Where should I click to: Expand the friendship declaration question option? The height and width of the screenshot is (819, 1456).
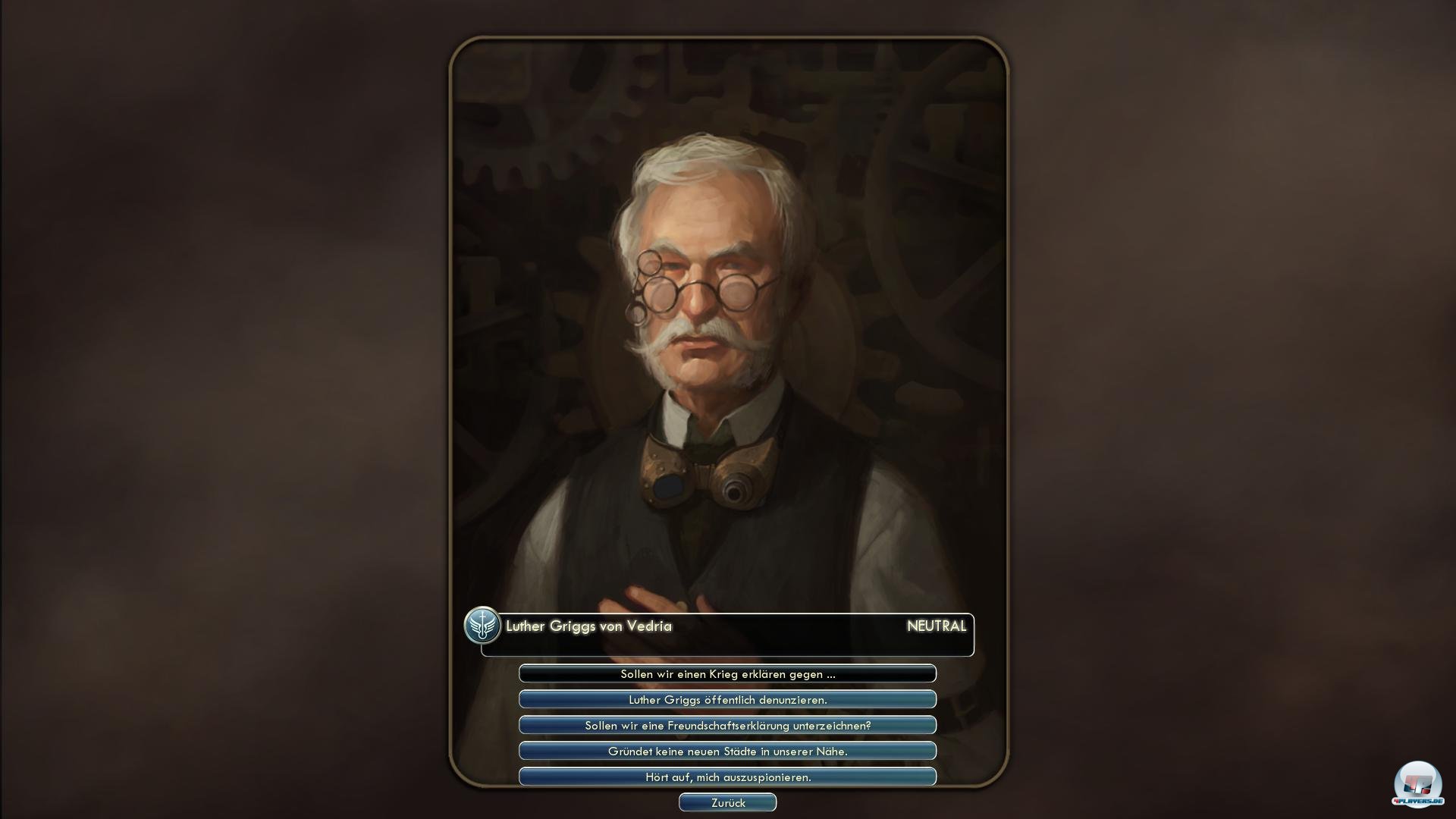[x=727, y=725]
